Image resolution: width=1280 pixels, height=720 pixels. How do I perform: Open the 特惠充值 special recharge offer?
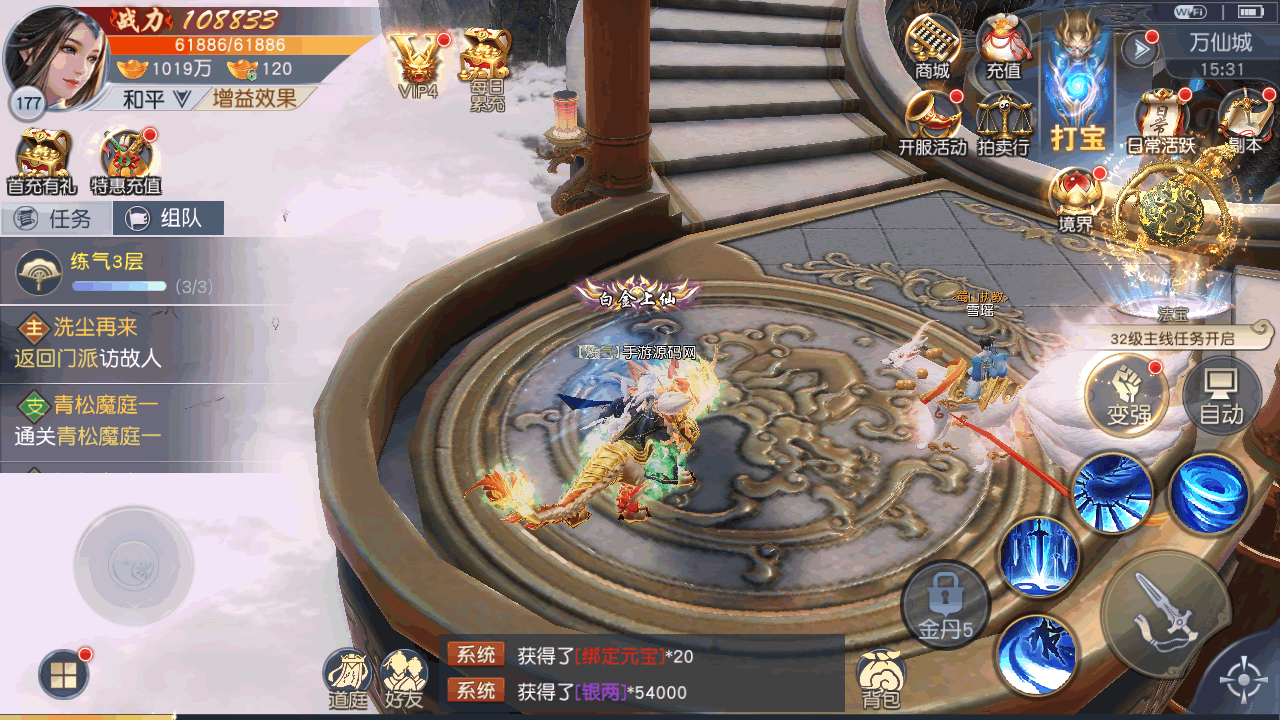(126, 160)
